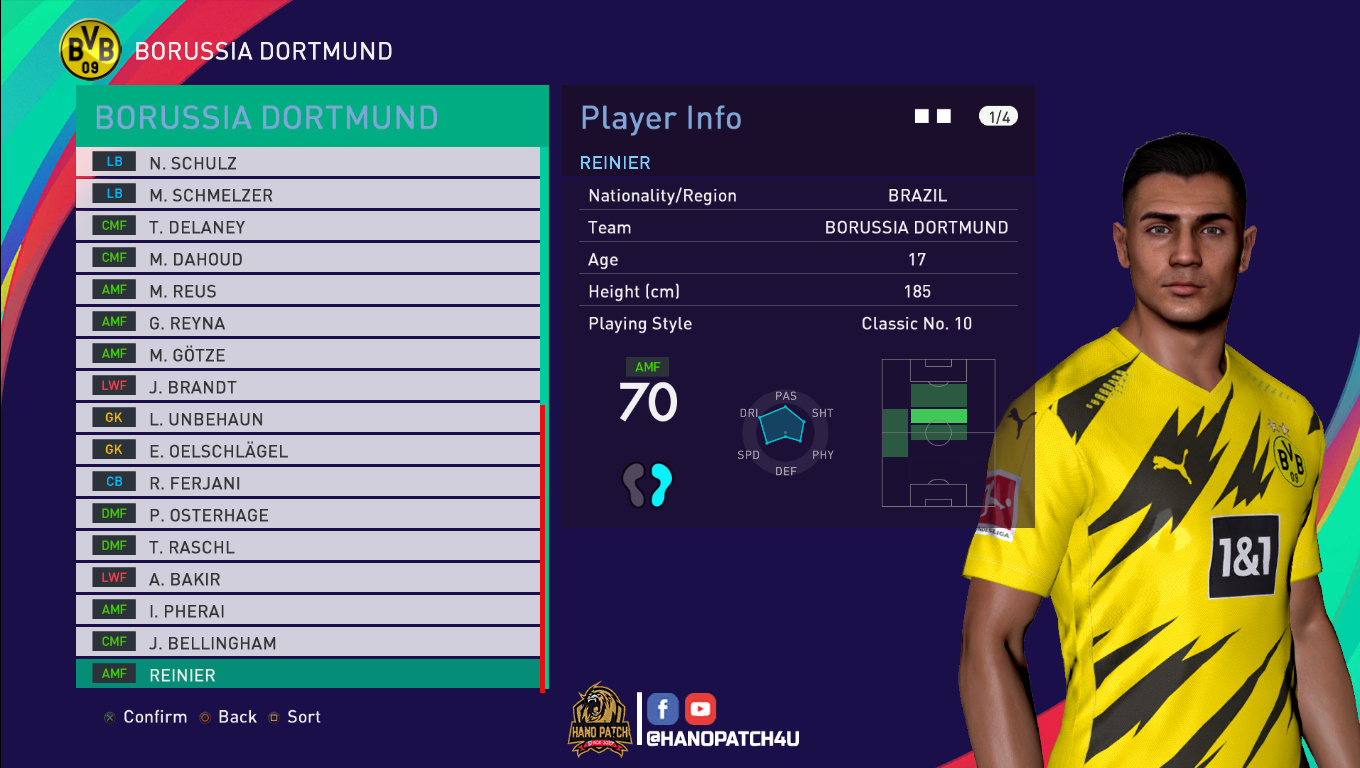
Task: Open the Facebook icon for HANOPATCH4U
Action: tap(662, 708)
